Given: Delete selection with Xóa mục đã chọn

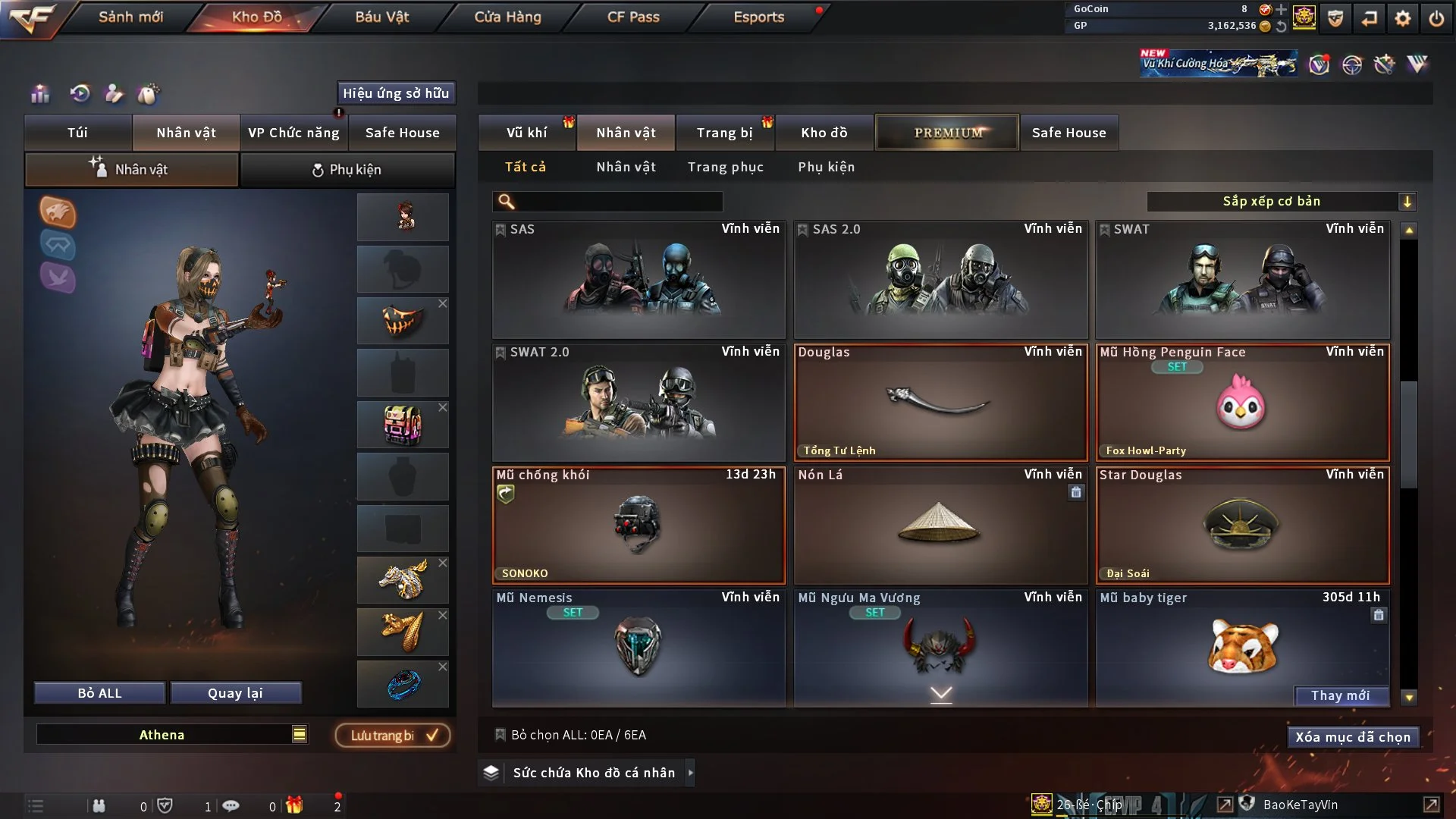Looking at the screenshot, I should [1352, 737].
